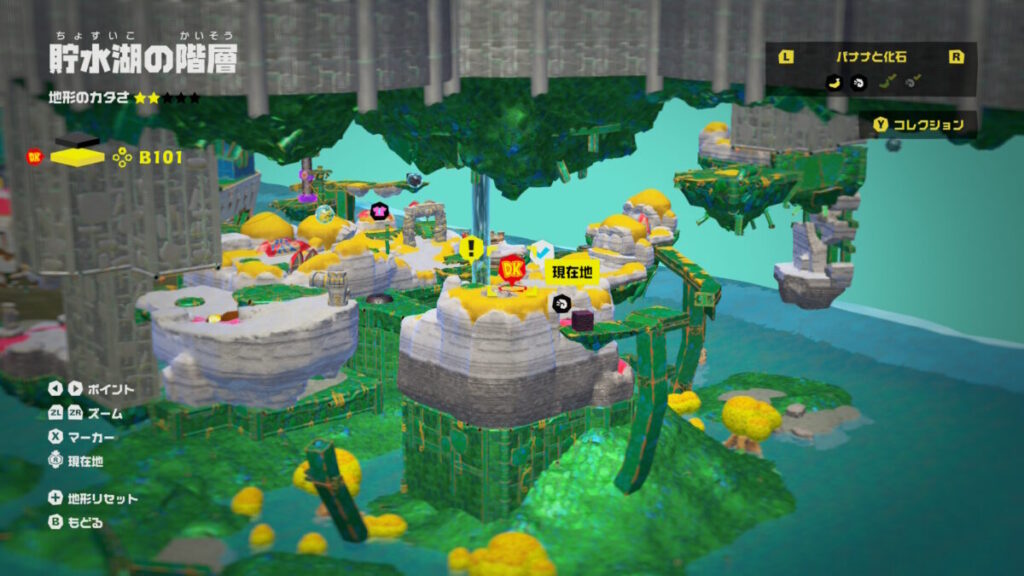Click the banana icon in the filter legend
This screenshot has width=1024, height=576.
(833, 83)
